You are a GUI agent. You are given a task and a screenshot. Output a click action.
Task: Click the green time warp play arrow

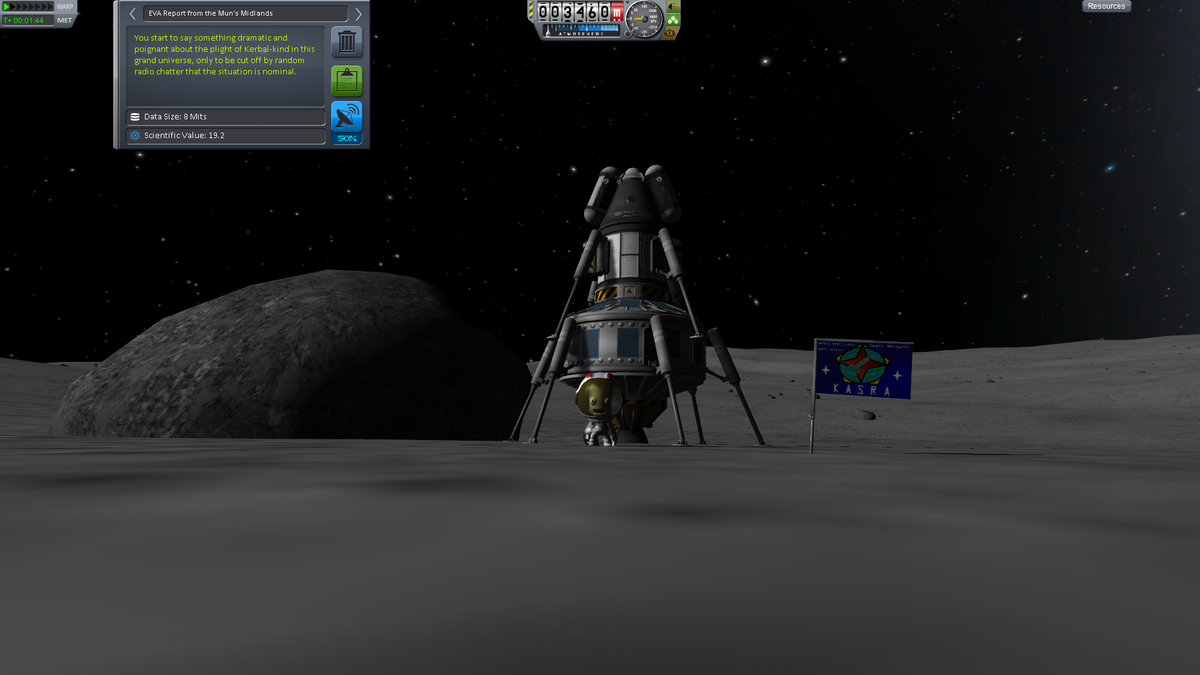7,7
